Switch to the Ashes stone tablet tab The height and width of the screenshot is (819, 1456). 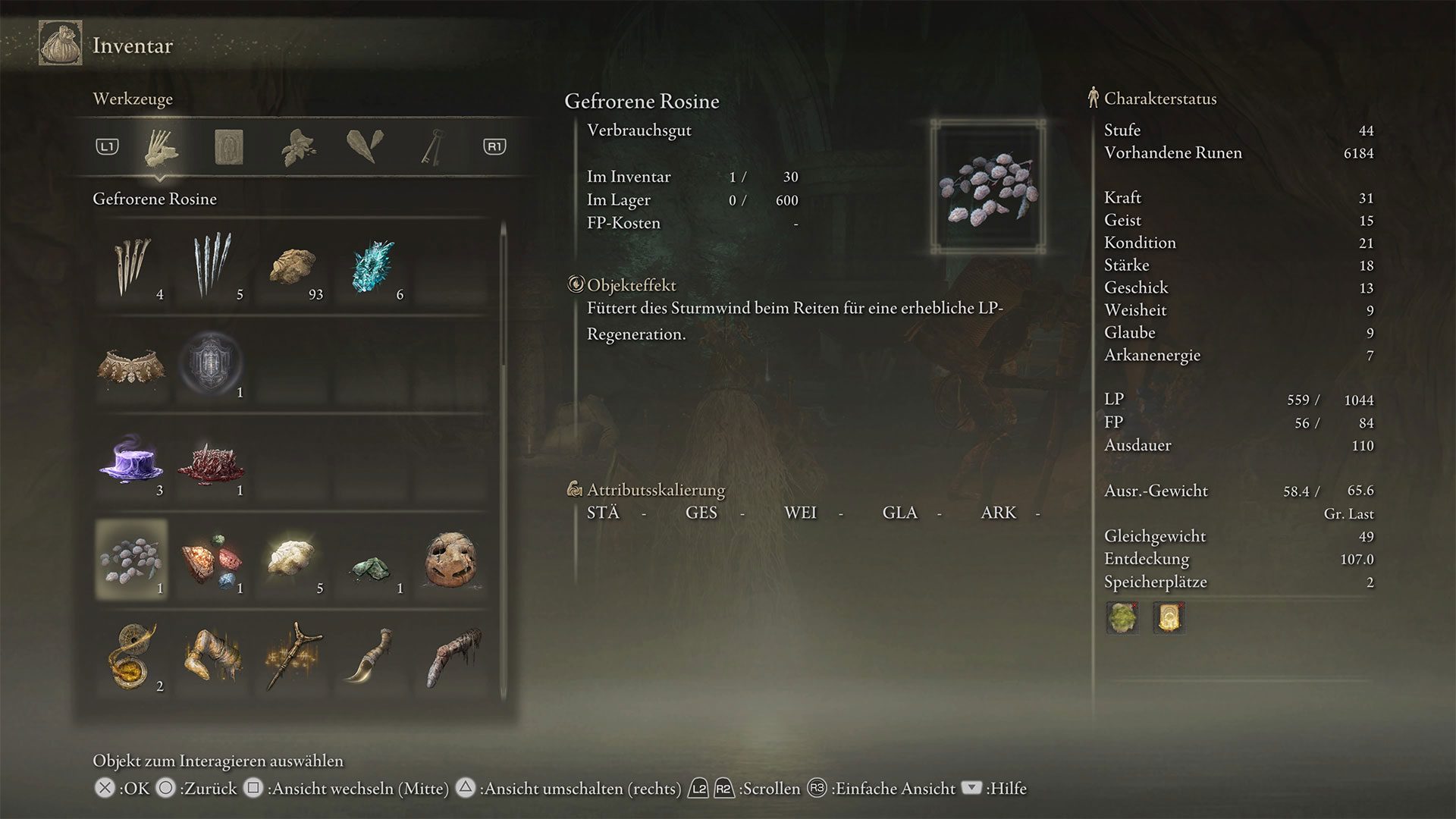pos(229,146)
